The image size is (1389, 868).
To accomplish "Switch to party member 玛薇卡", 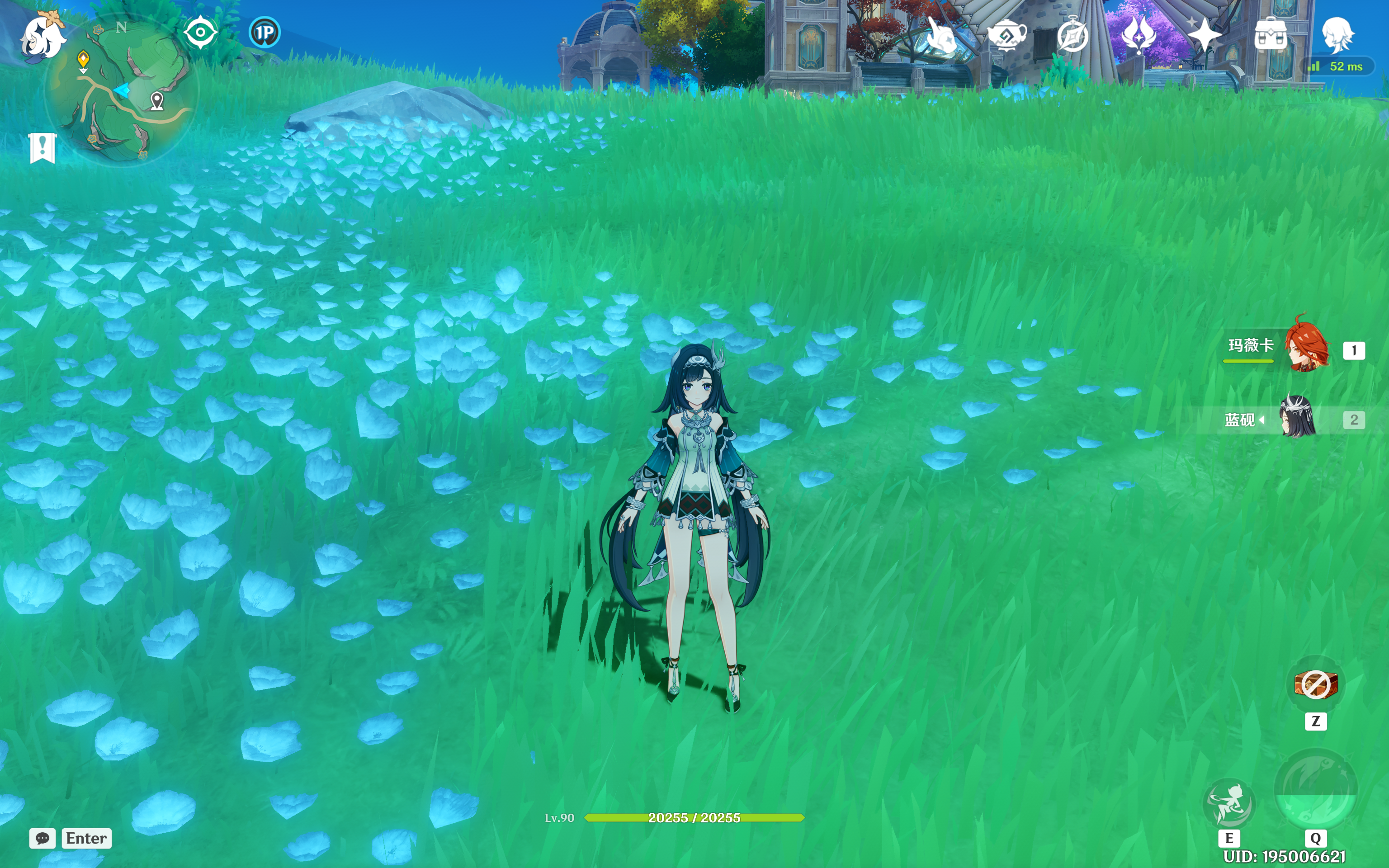I will coord(1306,346).
